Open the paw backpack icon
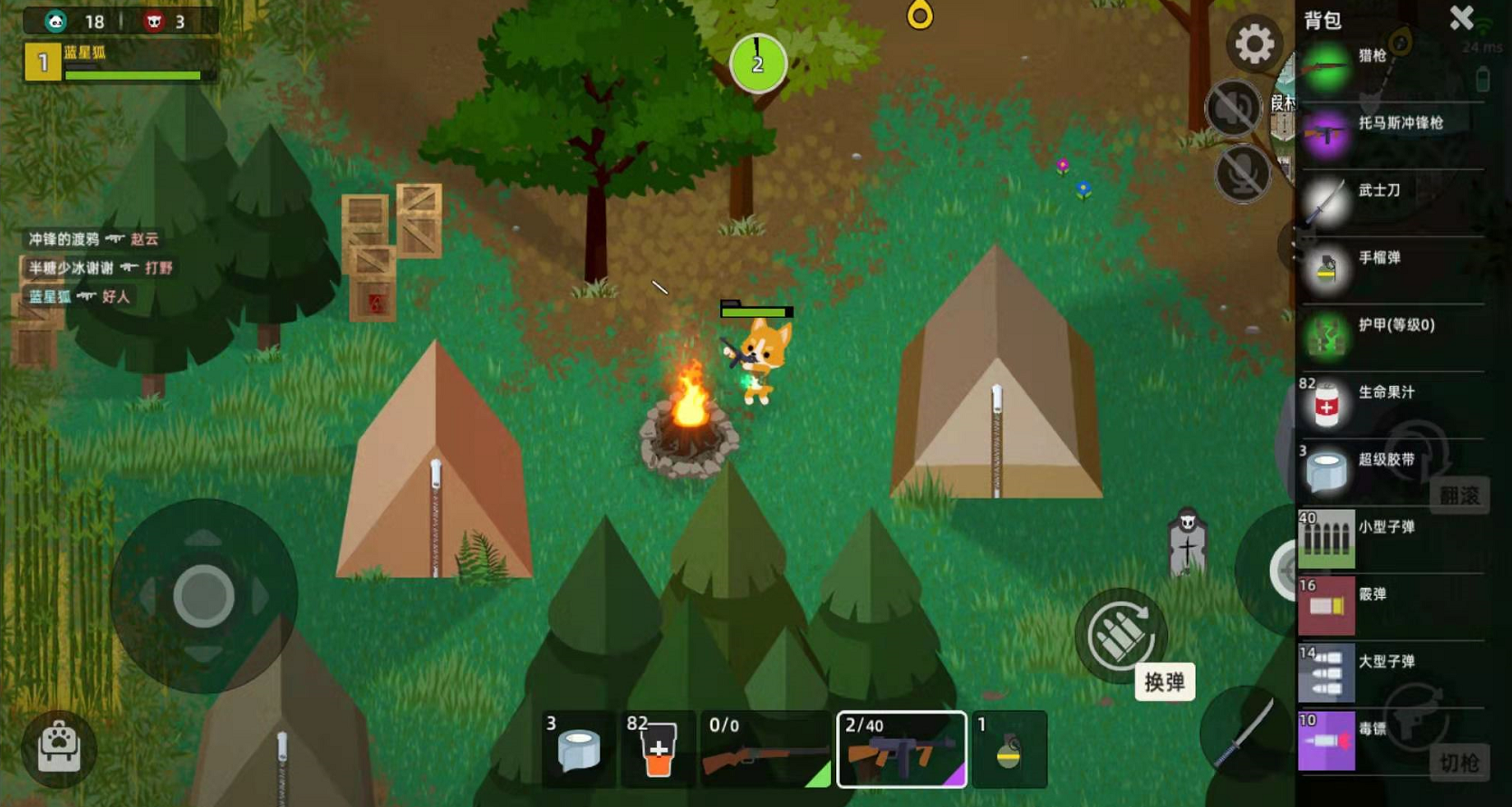The image size is (1512, 807). [x=59, y=748]
